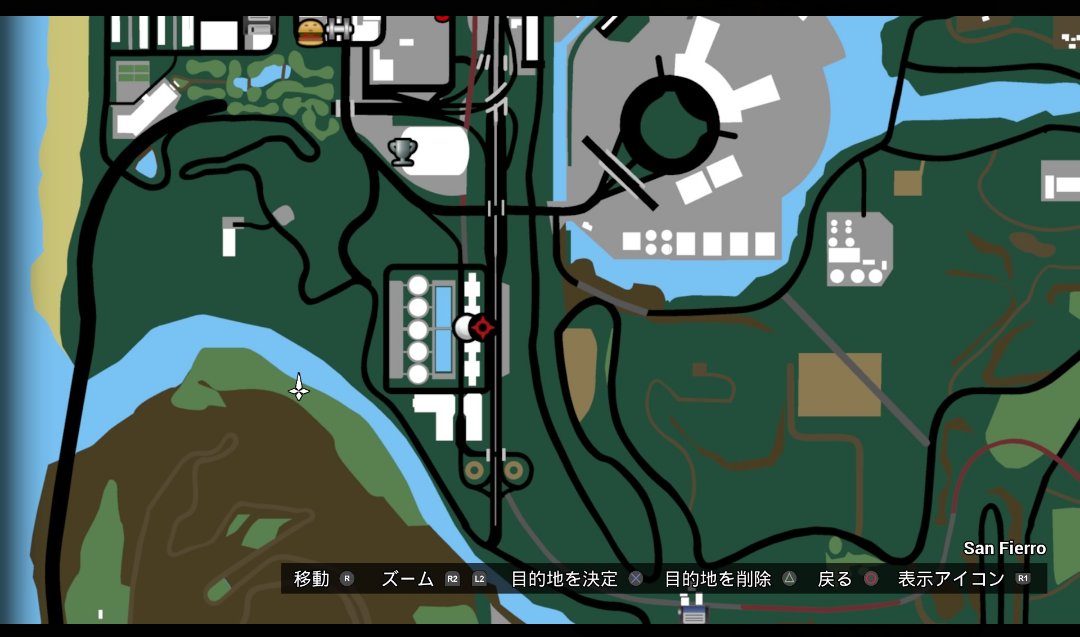The width and height of the screenshot is (1080, 637).
Task: Select the white player arrow marker
Action: click(299, 387)
